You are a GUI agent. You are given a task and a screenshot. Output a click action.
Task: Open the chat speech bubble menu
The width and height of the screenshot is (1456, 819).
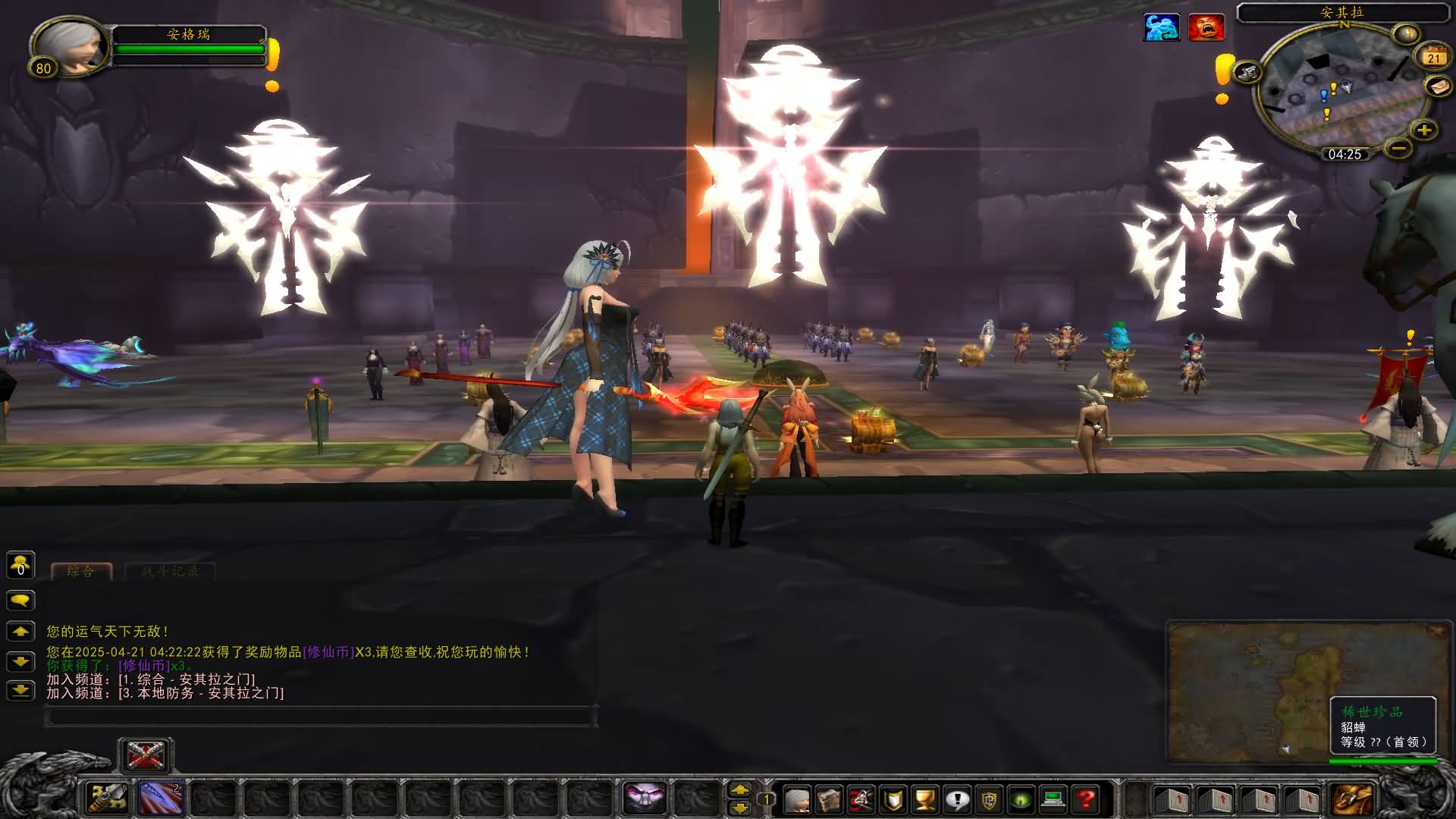[20, 601]
